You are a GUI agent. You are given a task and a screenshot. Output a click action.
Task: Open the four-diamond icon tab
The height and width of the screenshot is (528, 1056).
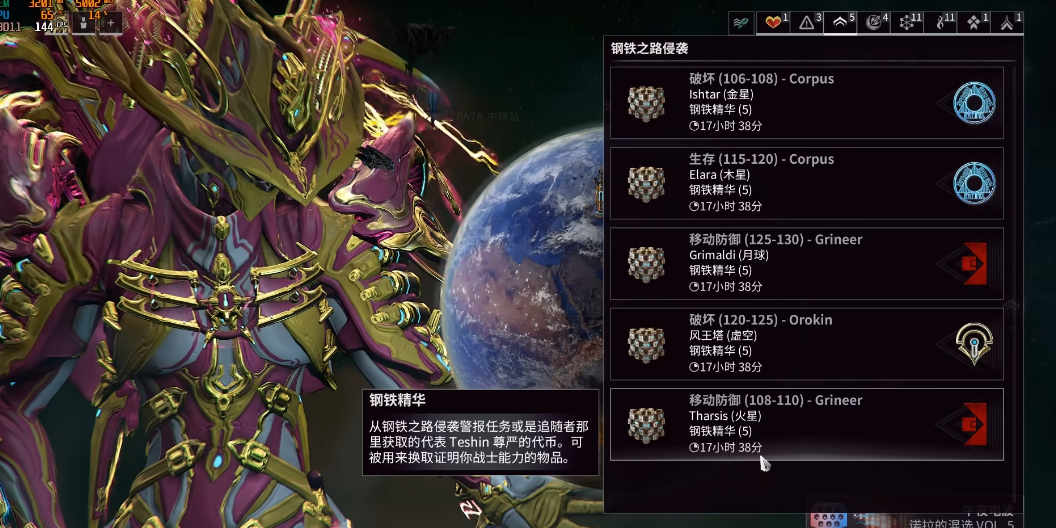pyautogui.click(x=974, y=23)
